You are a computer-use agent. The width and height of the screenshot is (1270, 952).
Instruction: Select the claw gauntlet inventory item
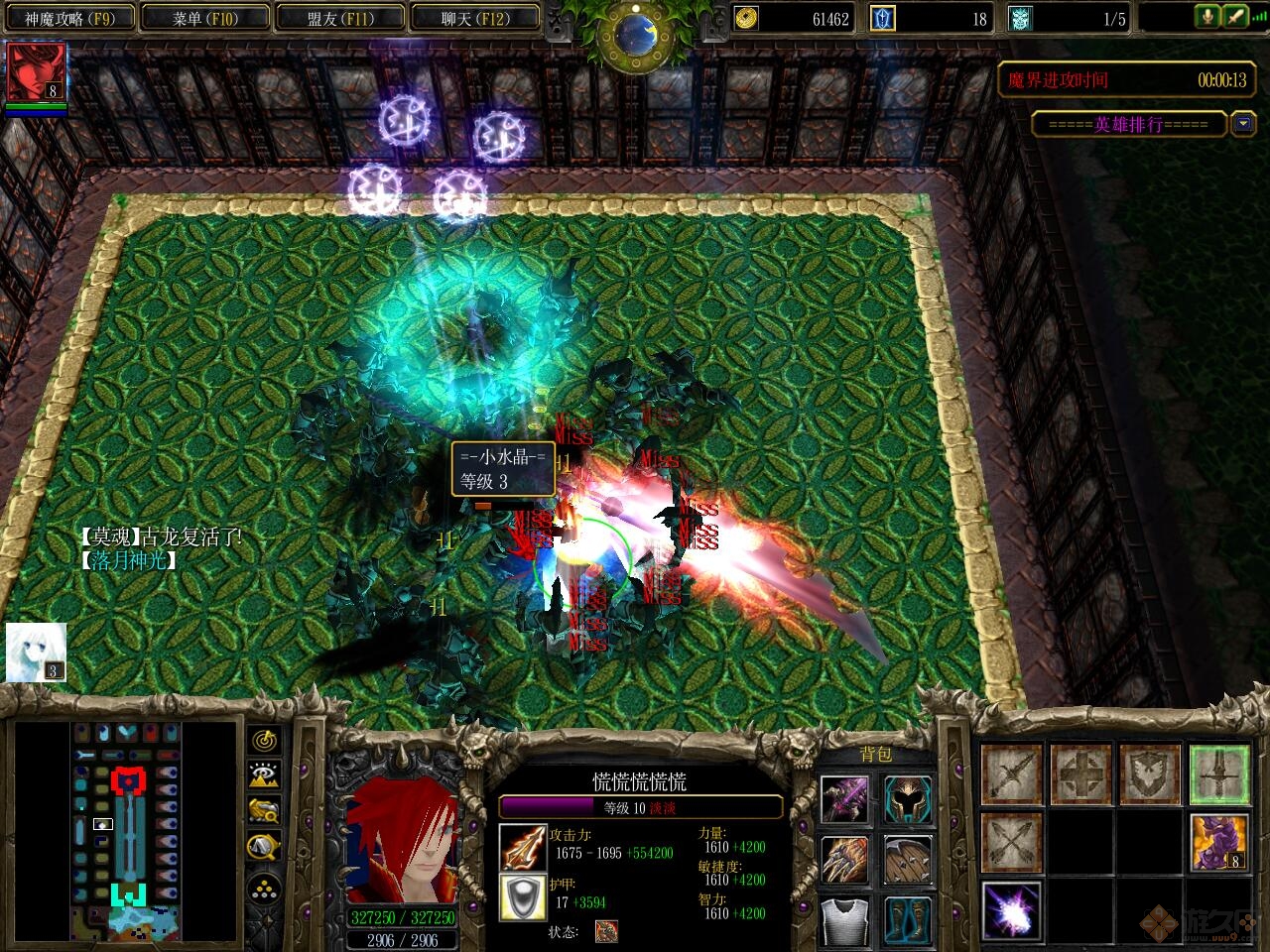[x=845, y=860]
